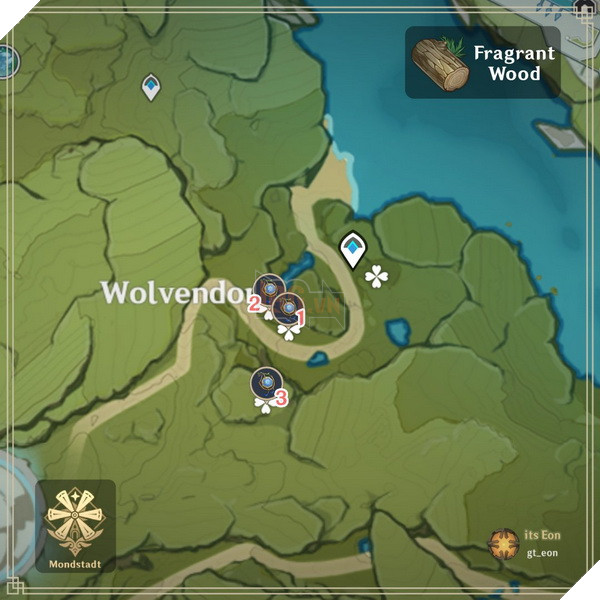This screenshot has width=600, height=600.
Task: Choose map marker number 2
Action: pos(268,290)
